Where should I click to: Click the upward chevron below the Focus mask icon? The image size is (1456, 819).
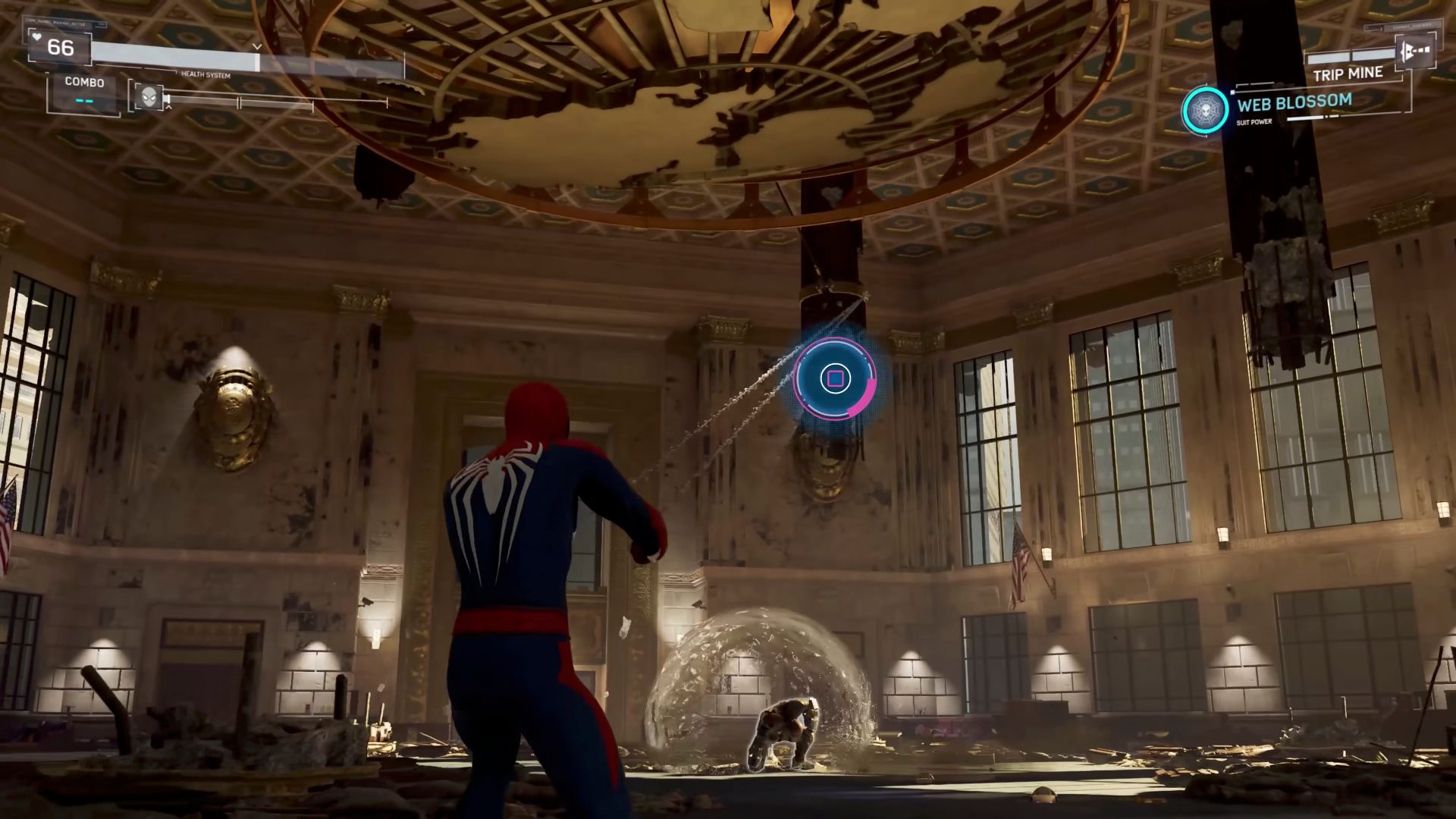168,109
